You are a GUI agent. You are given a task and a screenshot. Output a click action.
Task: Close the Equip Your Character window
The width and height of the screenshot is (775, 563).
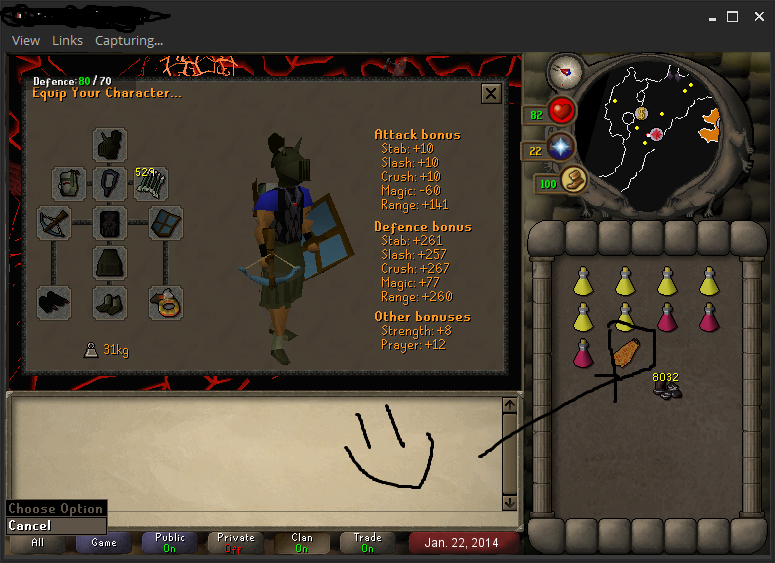(x=491, y=93)
